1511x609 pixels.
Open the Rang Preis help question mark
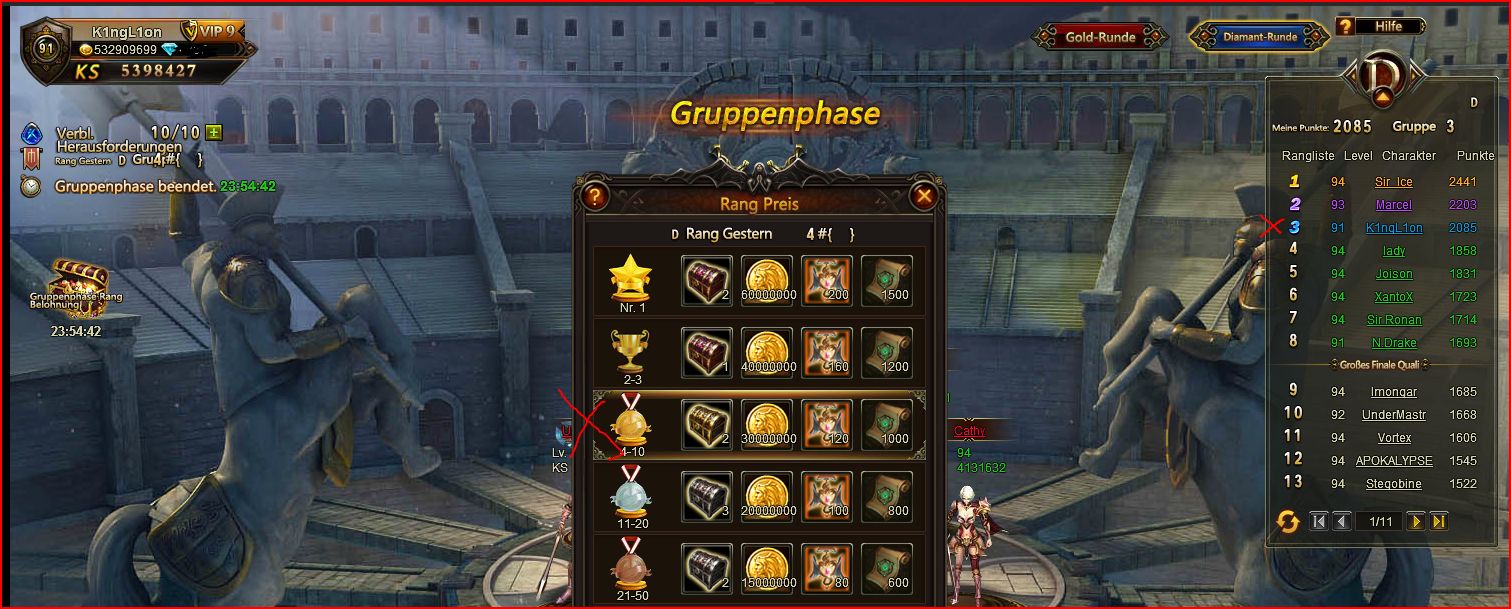point(595,197)
